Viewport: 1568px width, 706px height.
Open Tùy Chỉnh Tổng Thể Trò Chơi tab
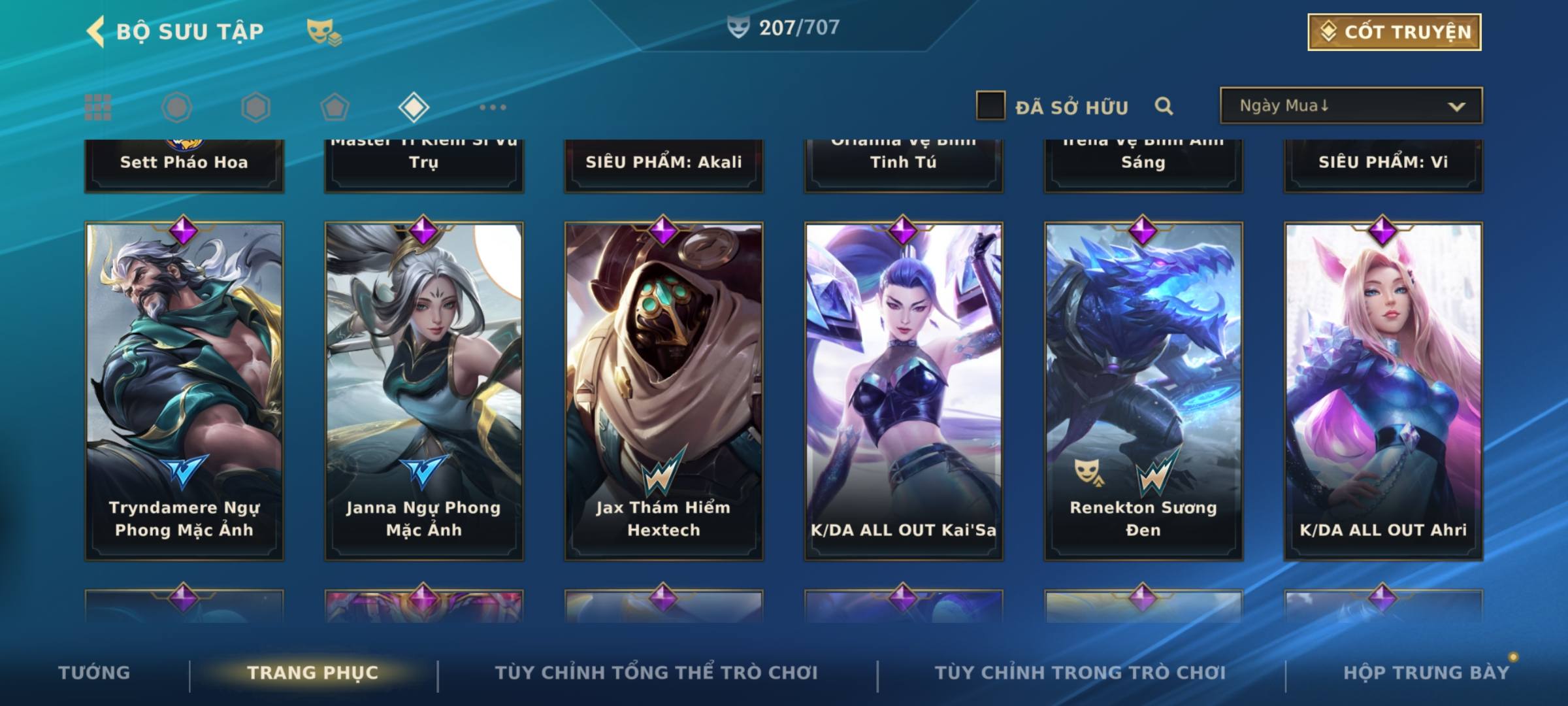(656, 673)
